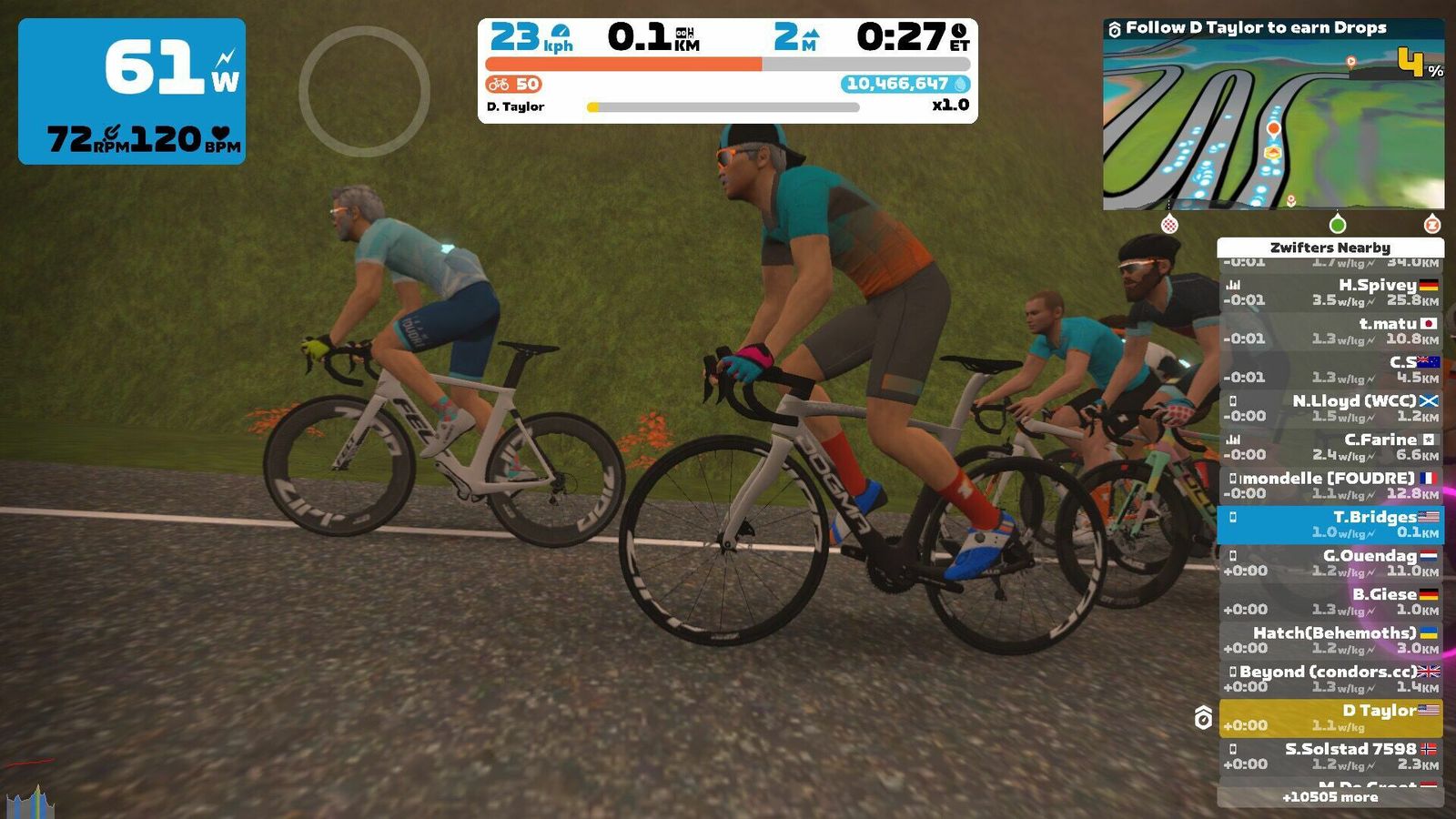Click the empty power-up ring
This screenshot has height=819, width=1456.
point(364,91)
